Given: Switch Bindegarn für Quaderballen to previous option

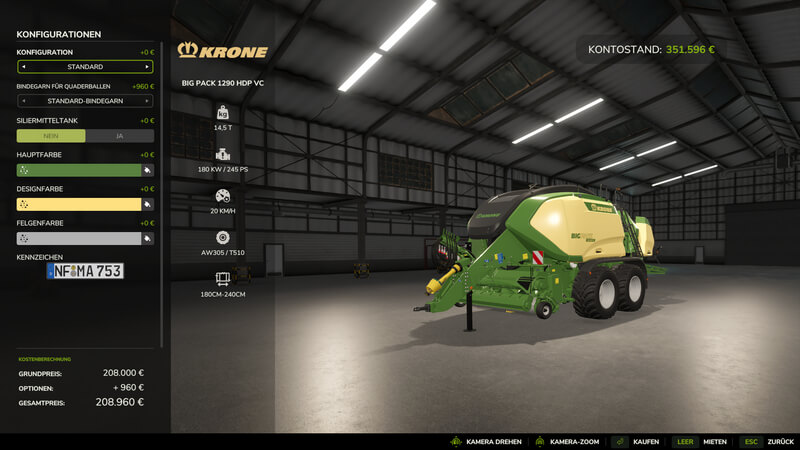Looking at the screenshot, I should [x=22, y=101].
